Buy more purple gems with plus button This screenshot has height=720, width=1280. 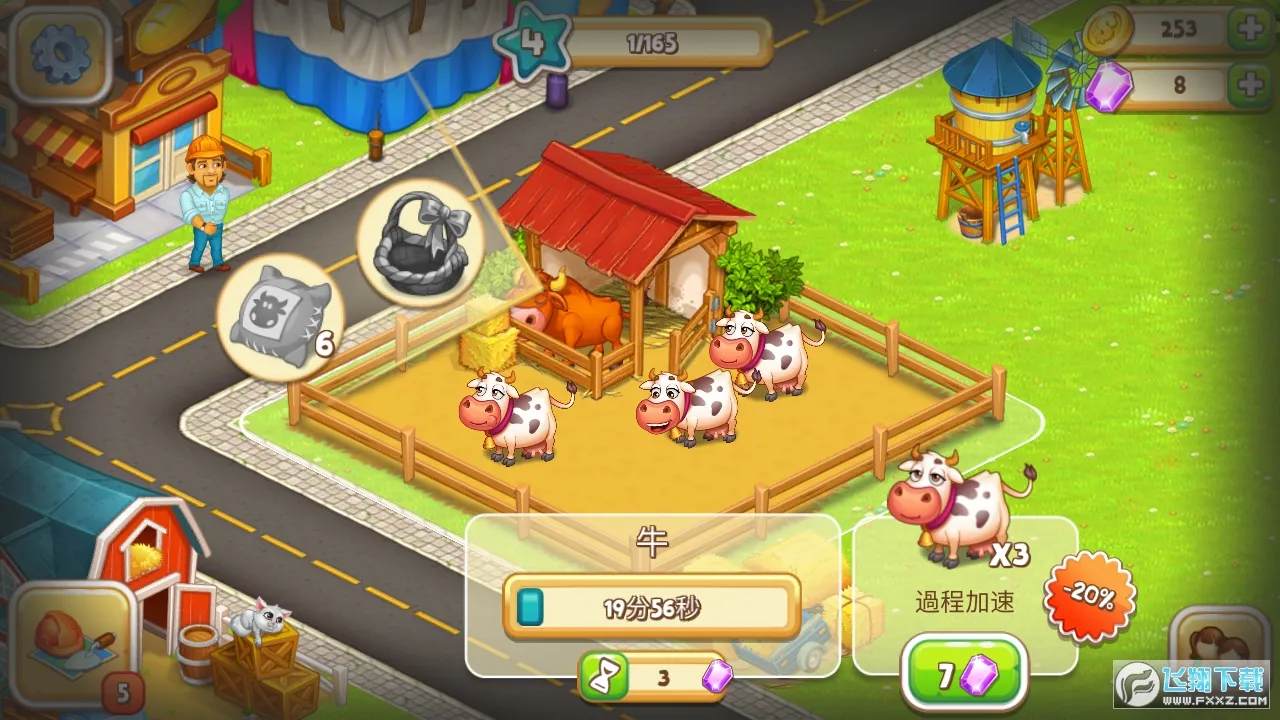pyautogui.click(x=1251, y=86)
